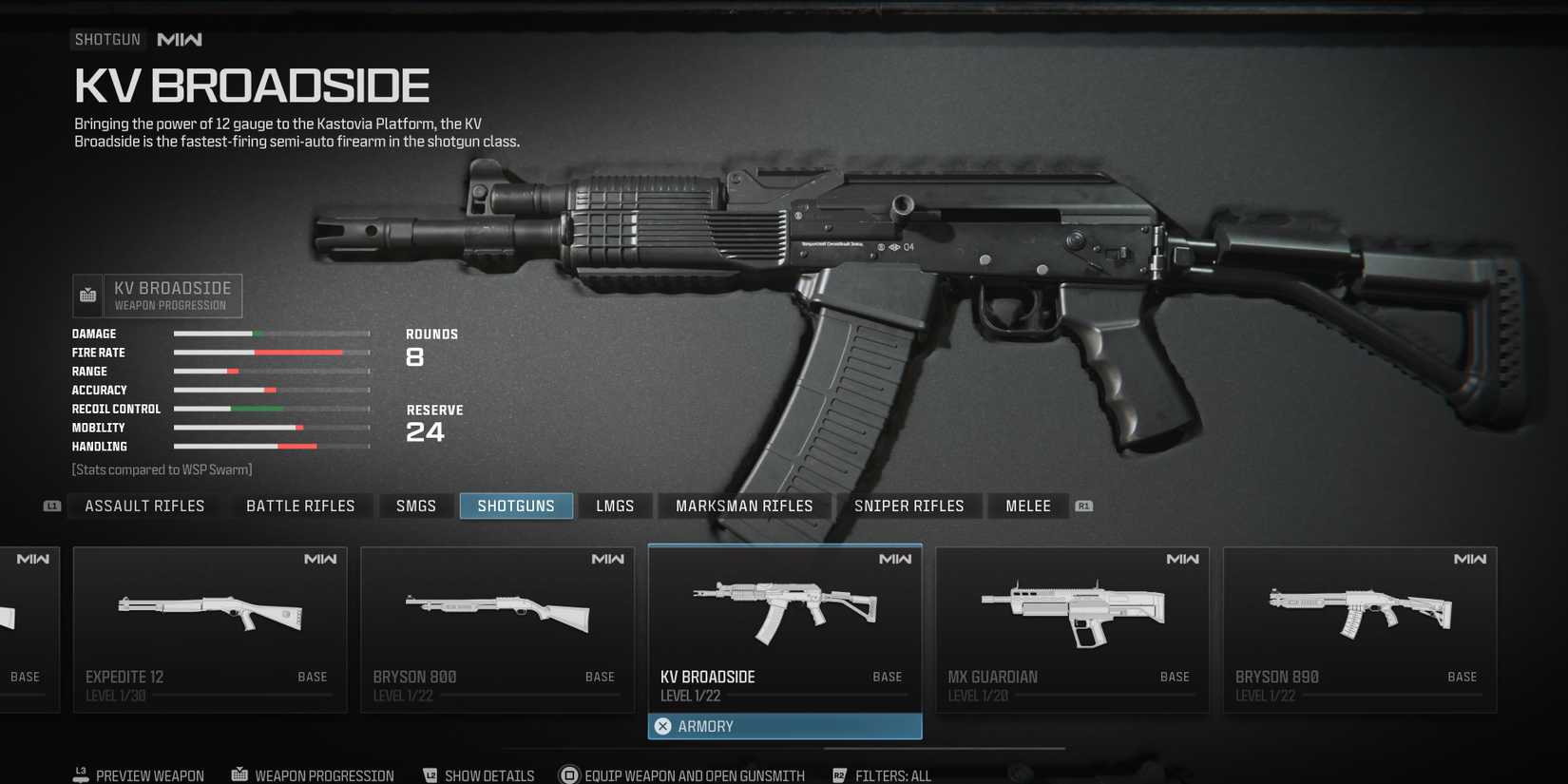Click the X button icon on the Armory bar
The width and height of the screenshot is (1568, 784).
coord(663,725)
